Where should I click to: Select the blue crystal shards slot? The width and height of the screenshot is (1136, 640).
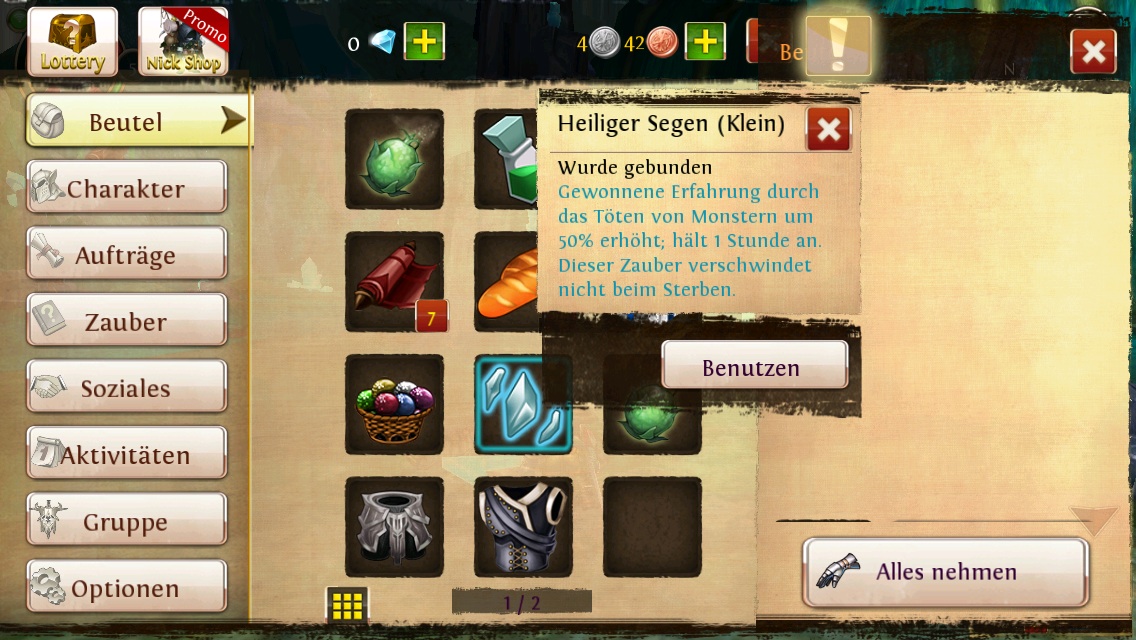(523, 404)
